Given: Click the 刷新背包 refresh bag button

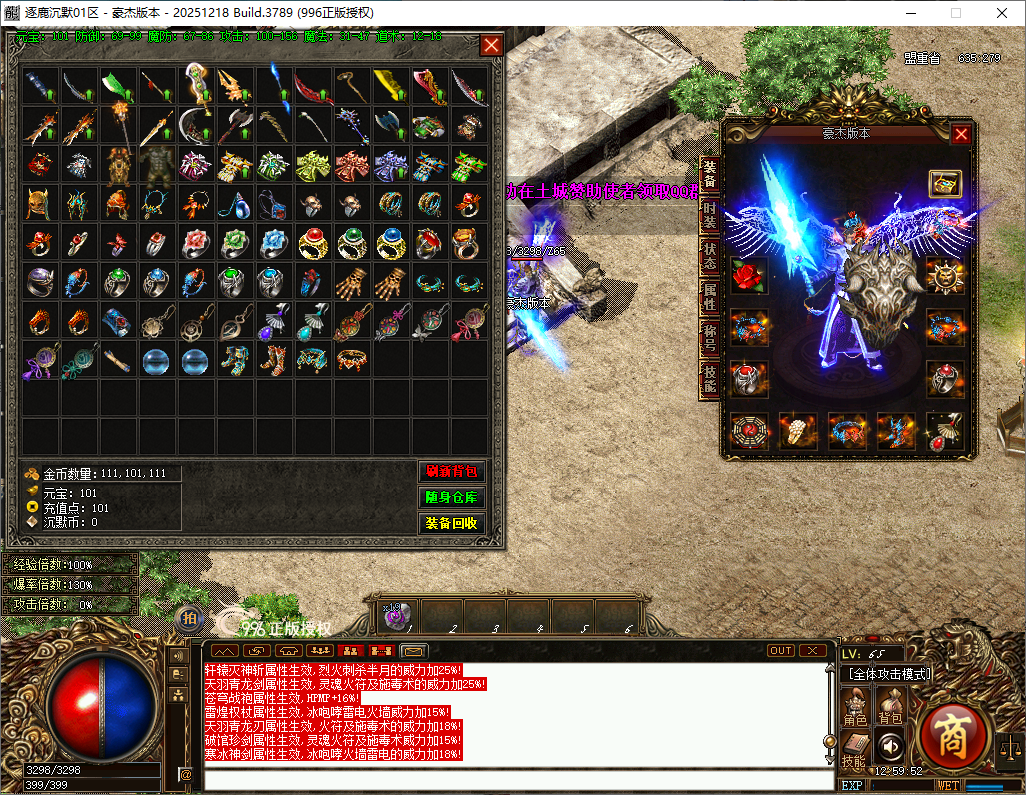Looking at the screenshot, I should pyautogui.click(x=451, y=472).
